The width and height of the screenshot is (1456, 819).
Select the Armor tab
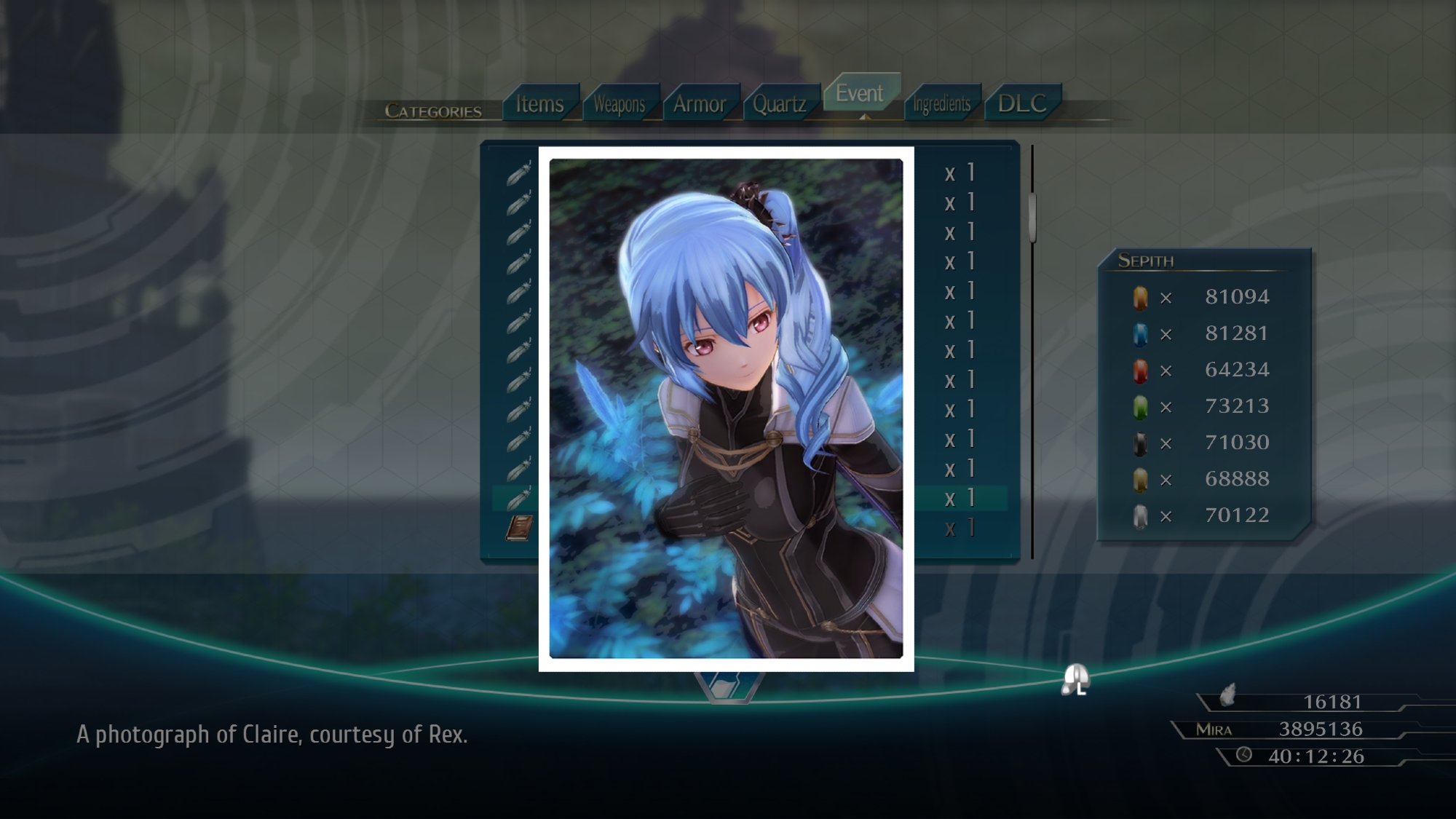coord(700,104)
